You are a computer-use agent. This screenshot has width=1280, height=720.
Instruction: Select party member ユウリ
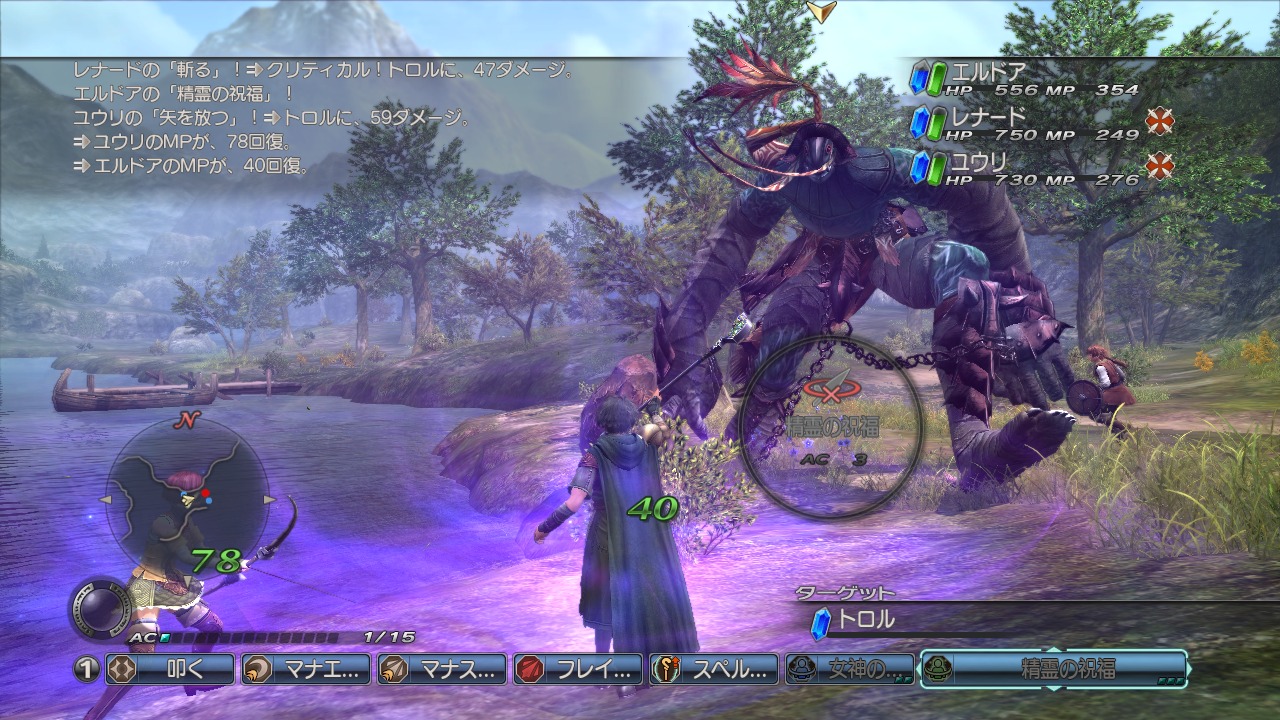1025,168
